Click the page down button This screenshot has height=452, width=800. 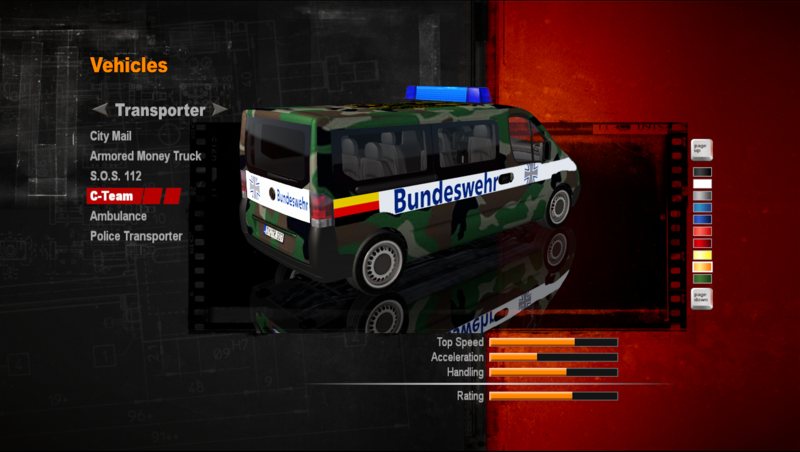click(x=701, y=298)
